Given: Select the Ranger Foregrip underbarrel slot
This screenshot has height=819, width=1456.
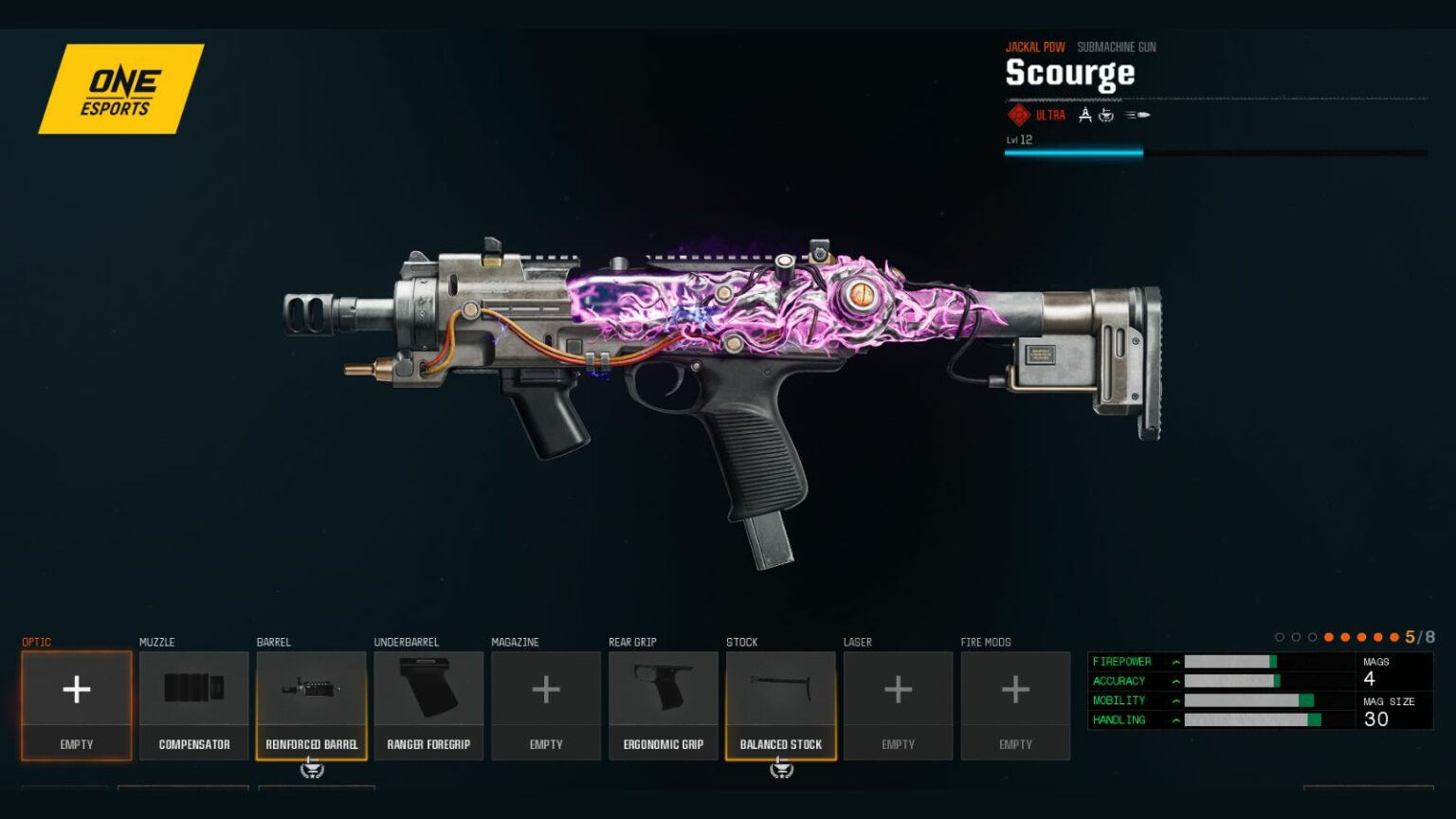Looking at the screenshot, I should click(x=428, y=704).
